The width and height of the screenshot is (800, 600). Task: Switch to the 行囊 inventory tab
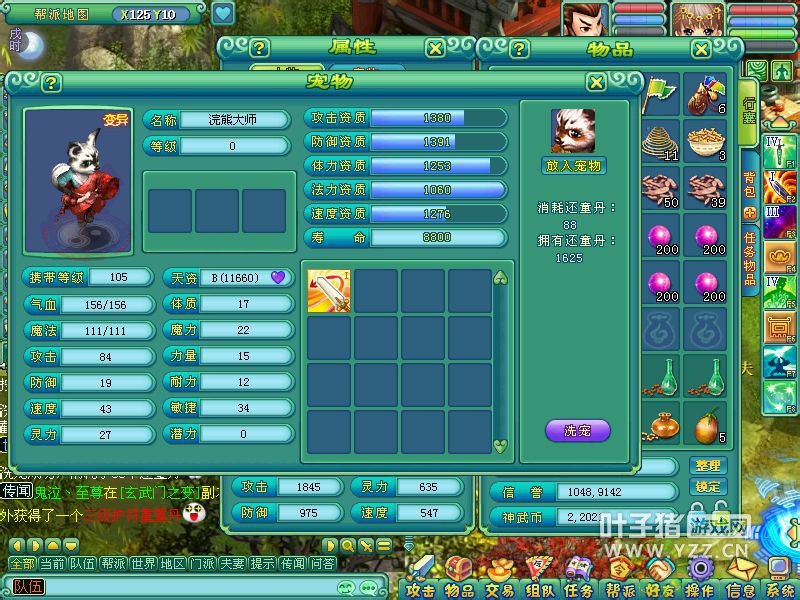point(749,110)
